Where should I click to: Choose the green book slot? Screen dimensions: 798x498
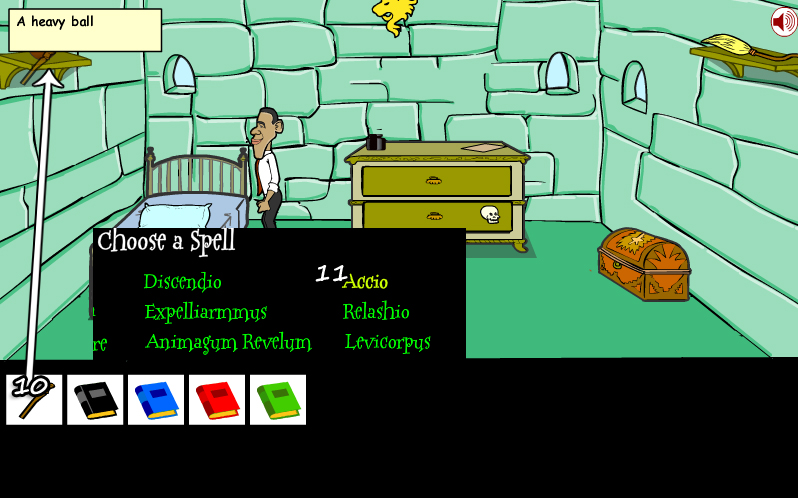(x=278, y=399)
